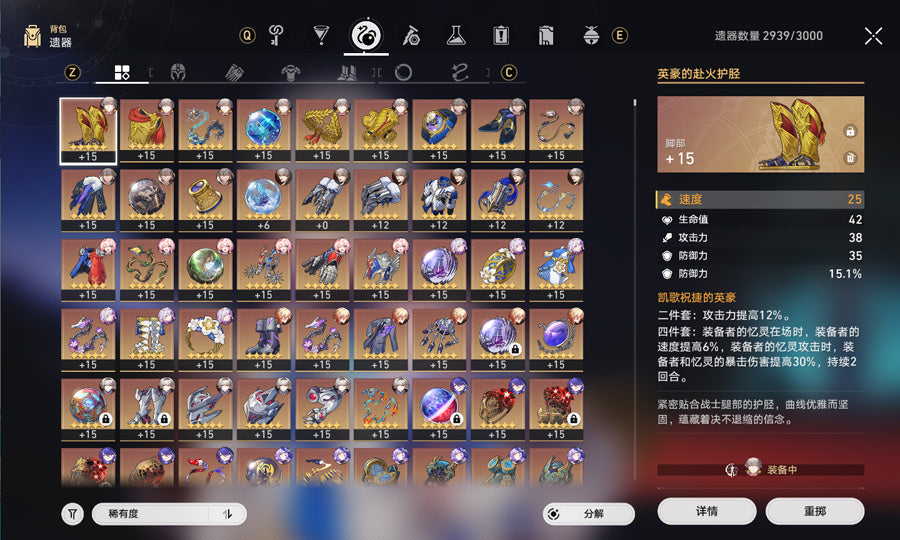Filter to link rope relics
Viewport: 900px width, 540px height.
point(460,73)
